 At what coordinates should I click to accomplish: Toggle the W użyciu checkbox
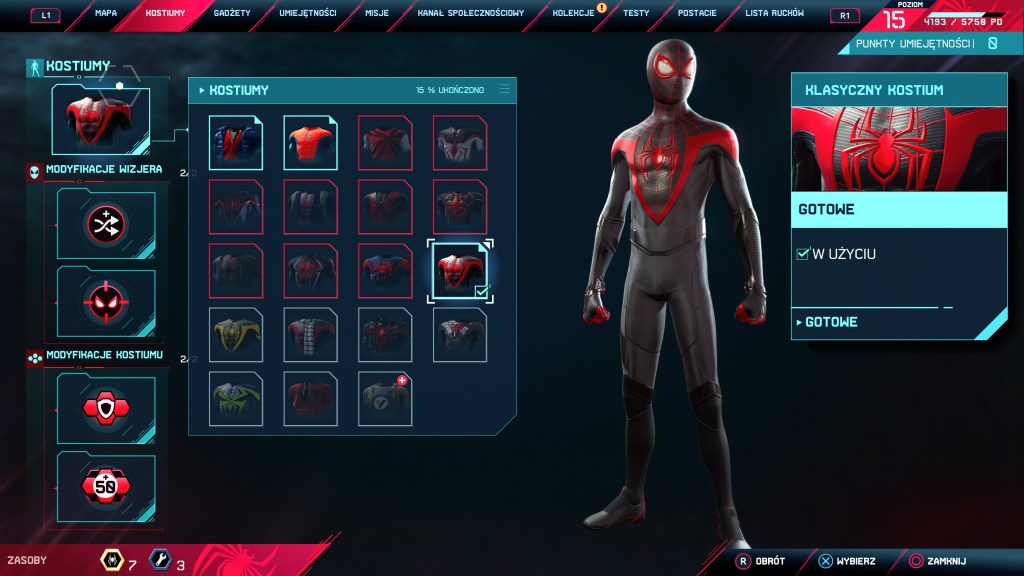(x=803, y=254)
